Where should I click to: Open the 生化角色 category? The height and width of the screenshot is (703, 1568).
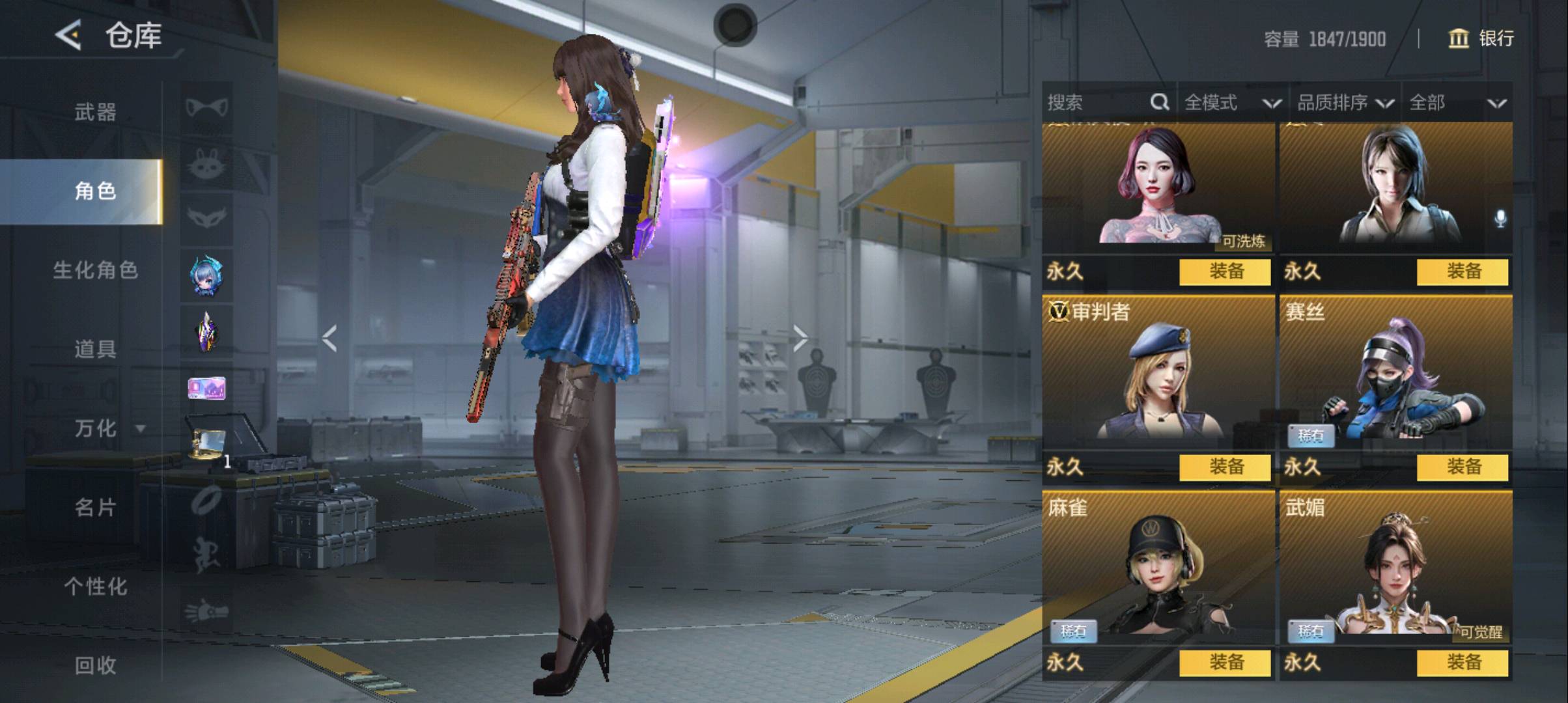point(95,270)
